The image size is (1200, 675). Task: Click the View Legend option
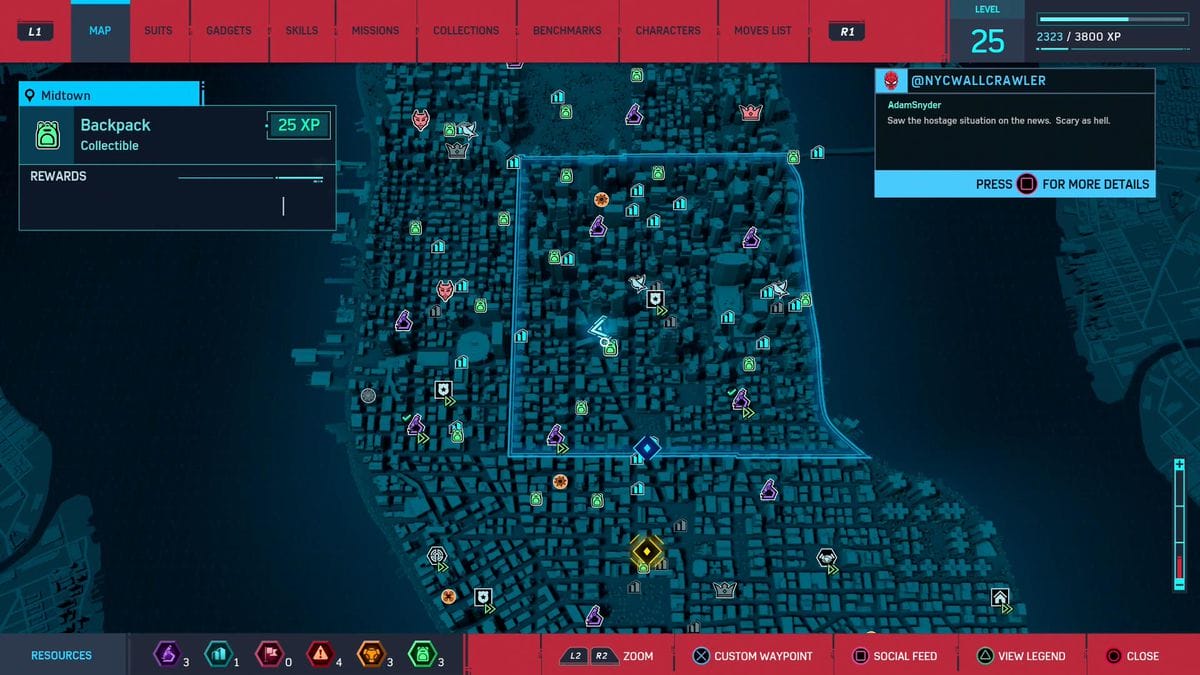point(1020,656)
